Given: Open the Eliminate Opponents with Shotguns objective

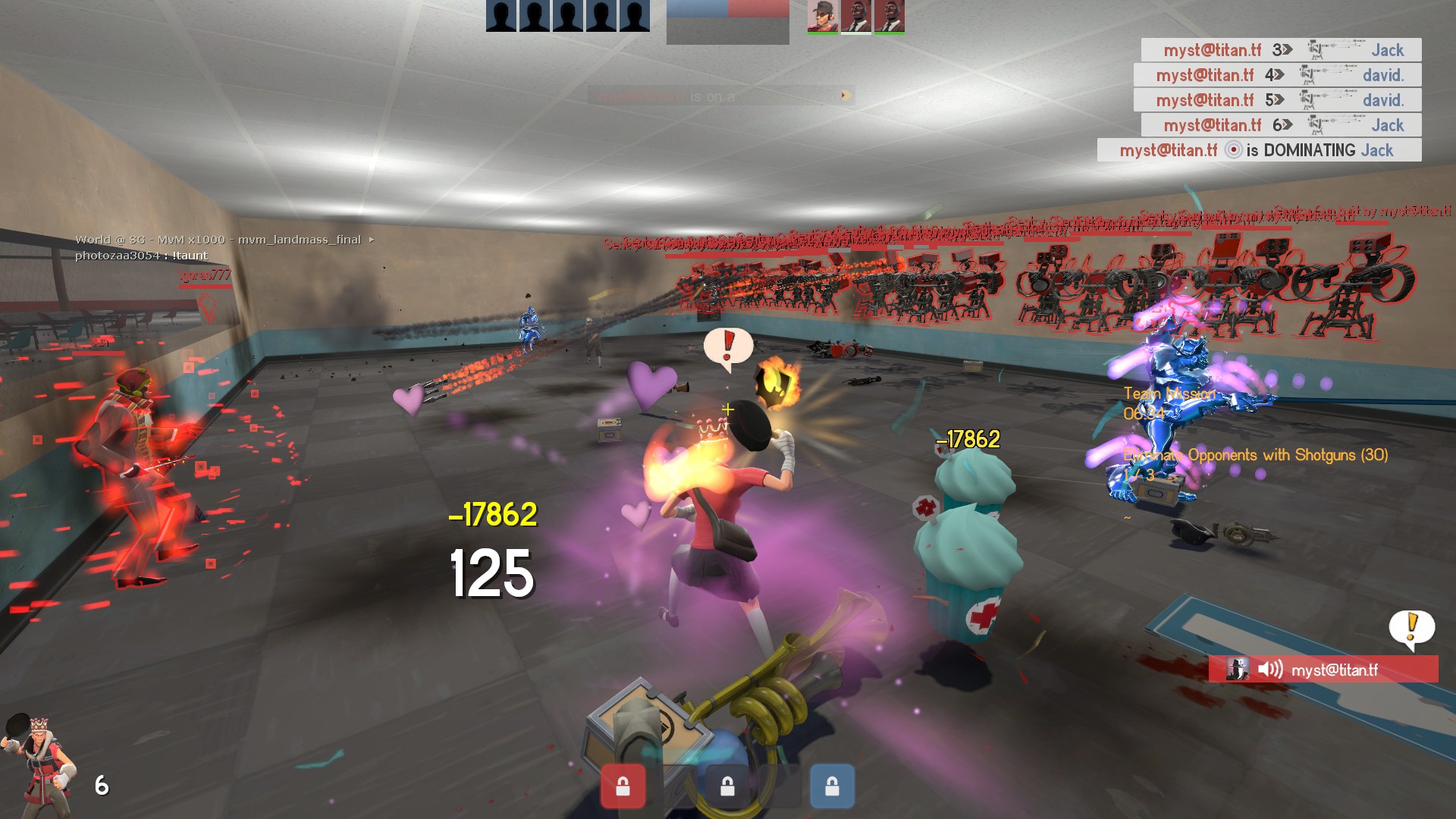Looking at the screenshot, I should tap(1255, 455).
